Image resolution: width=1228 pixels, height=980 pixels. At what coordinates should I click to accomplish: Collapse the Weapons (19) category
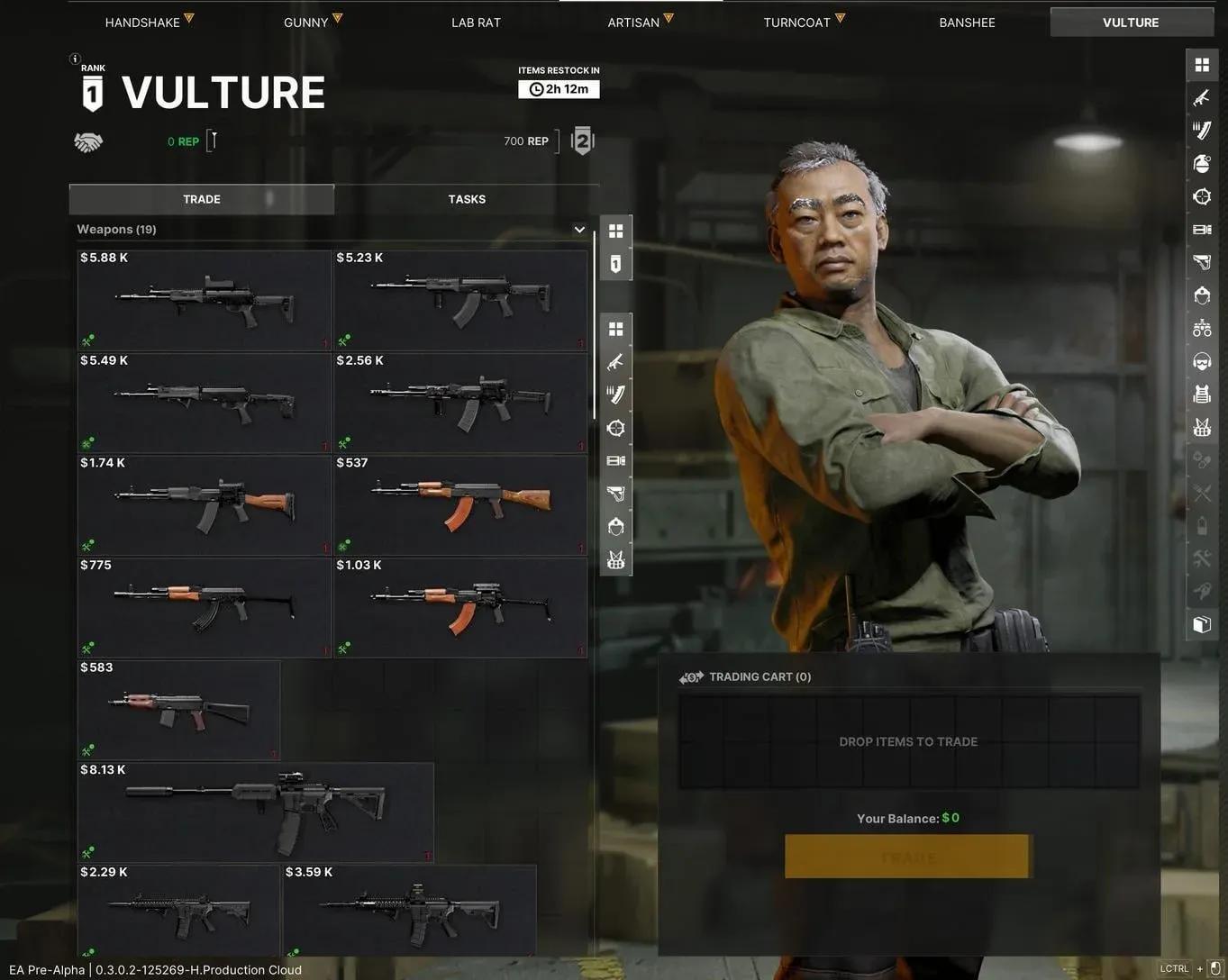pyautogui.click(x=579, y=230)
